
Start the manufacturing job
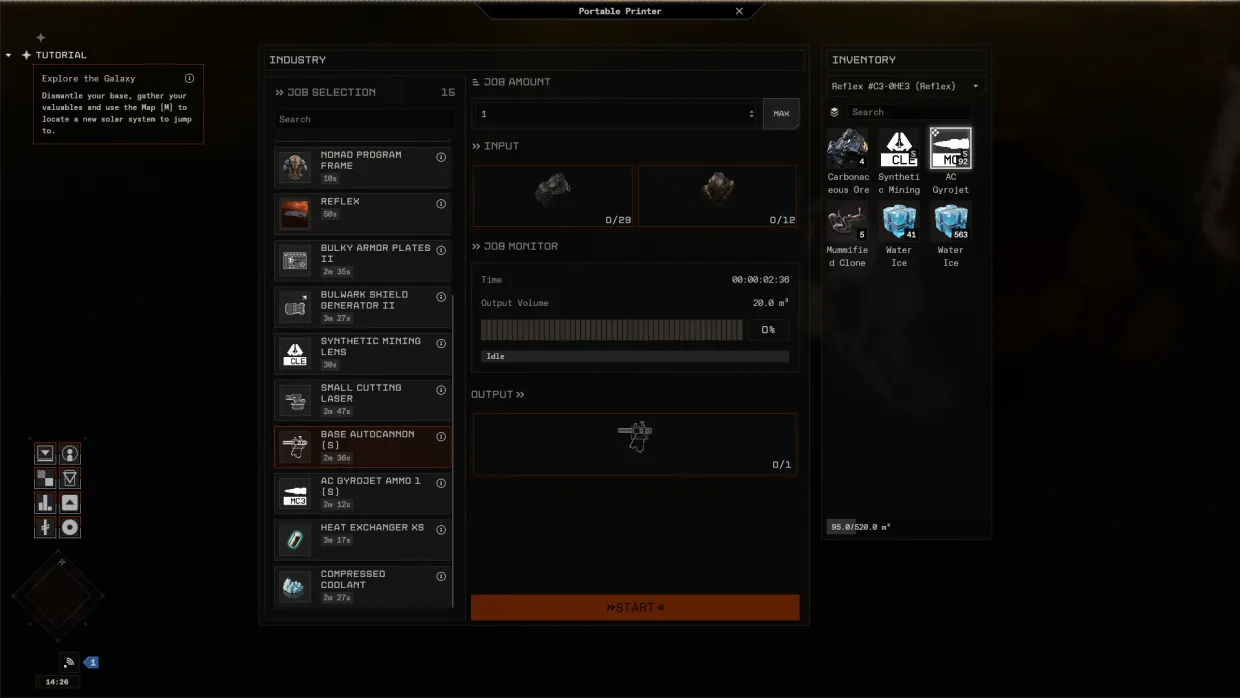click(635, 607)
